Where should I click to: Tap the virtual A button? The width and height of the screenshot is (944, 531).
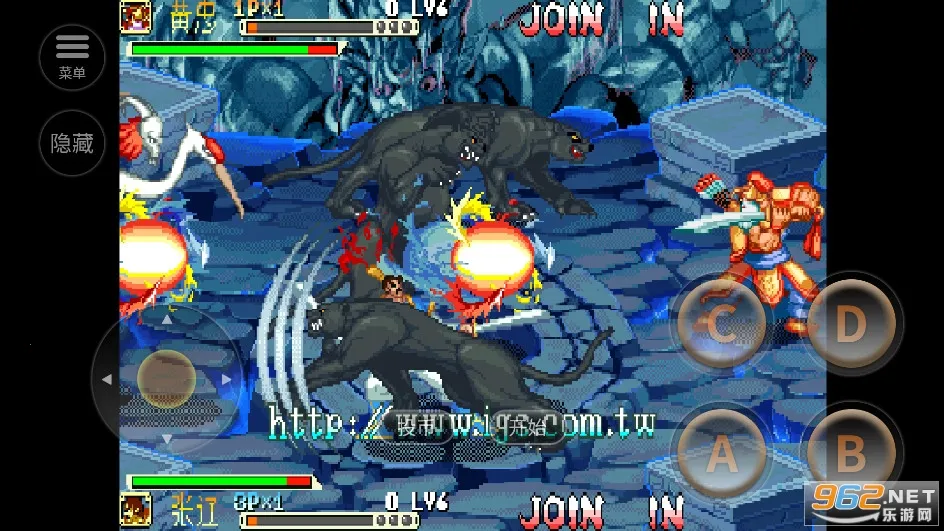pyautogui.click(x=720, y=455)
